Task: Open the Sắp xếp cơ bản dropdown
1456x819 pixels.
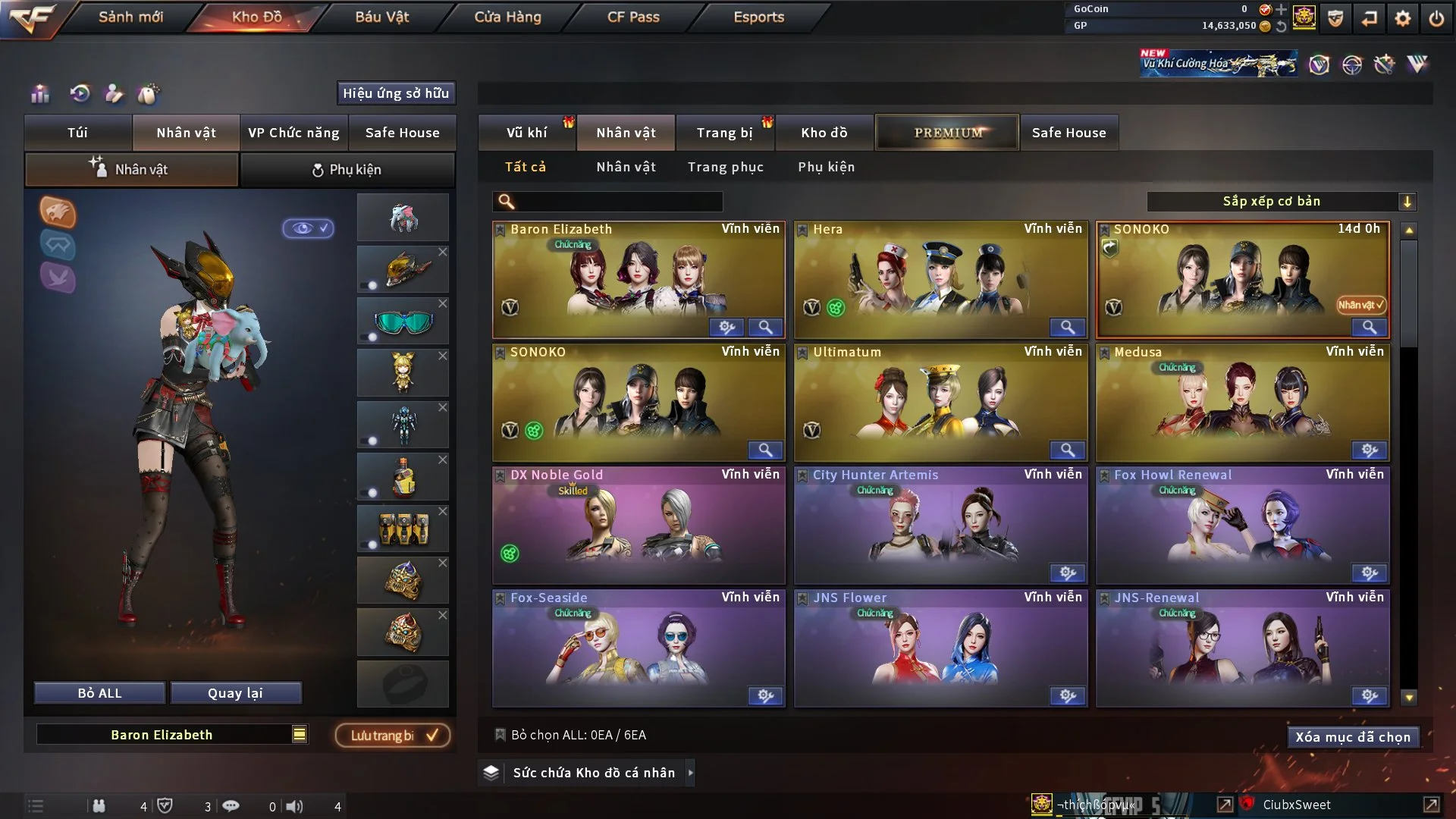Action: pos(1281,202)
